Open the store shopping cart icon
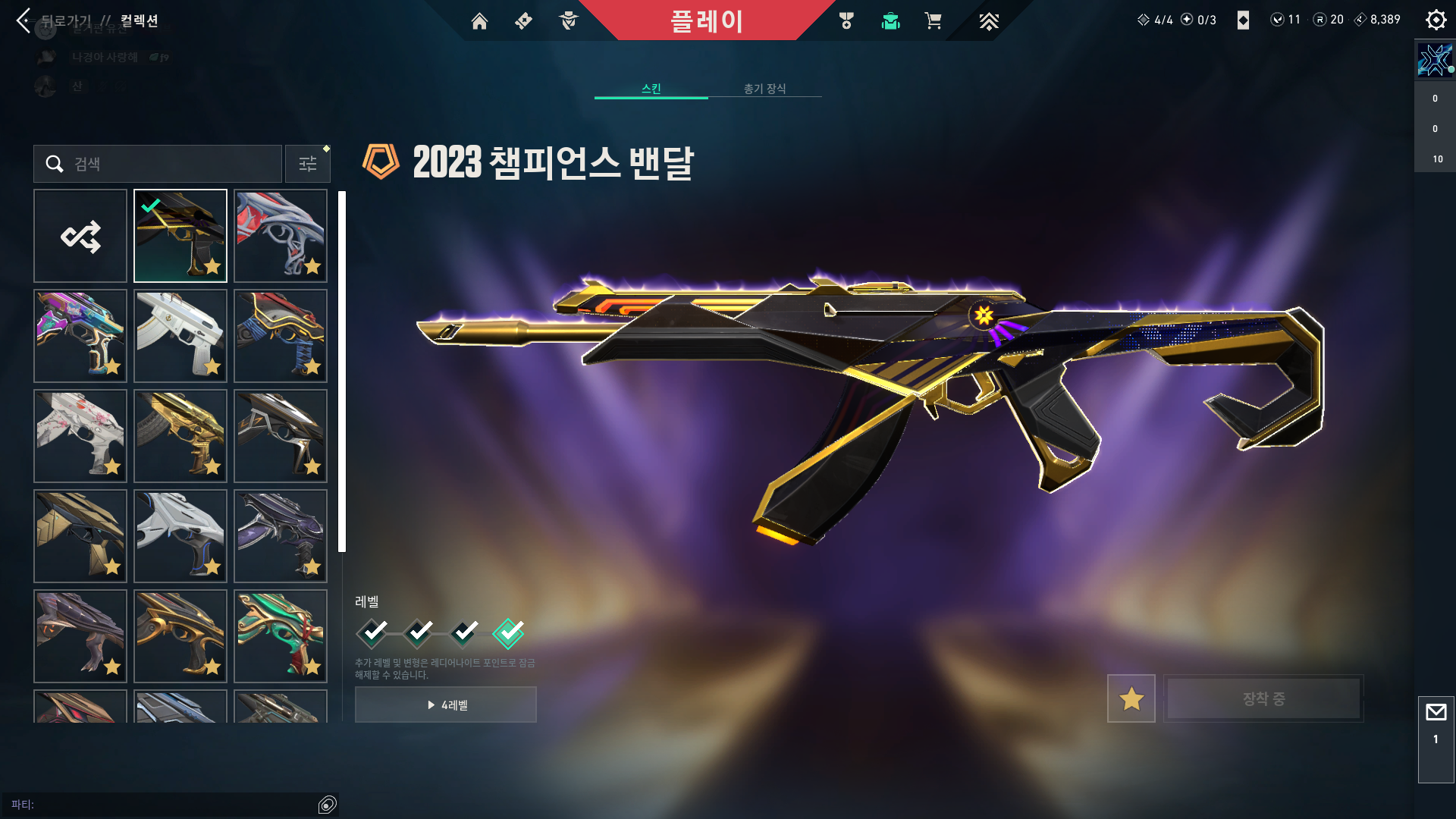 (933, 21)
